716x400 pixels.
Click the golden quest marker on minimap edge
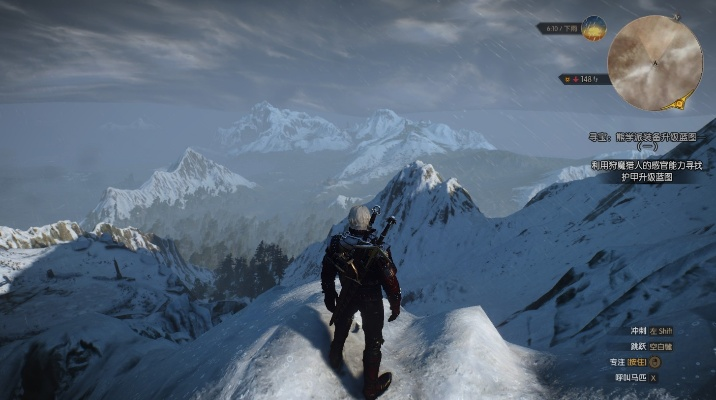coord(681,102)
